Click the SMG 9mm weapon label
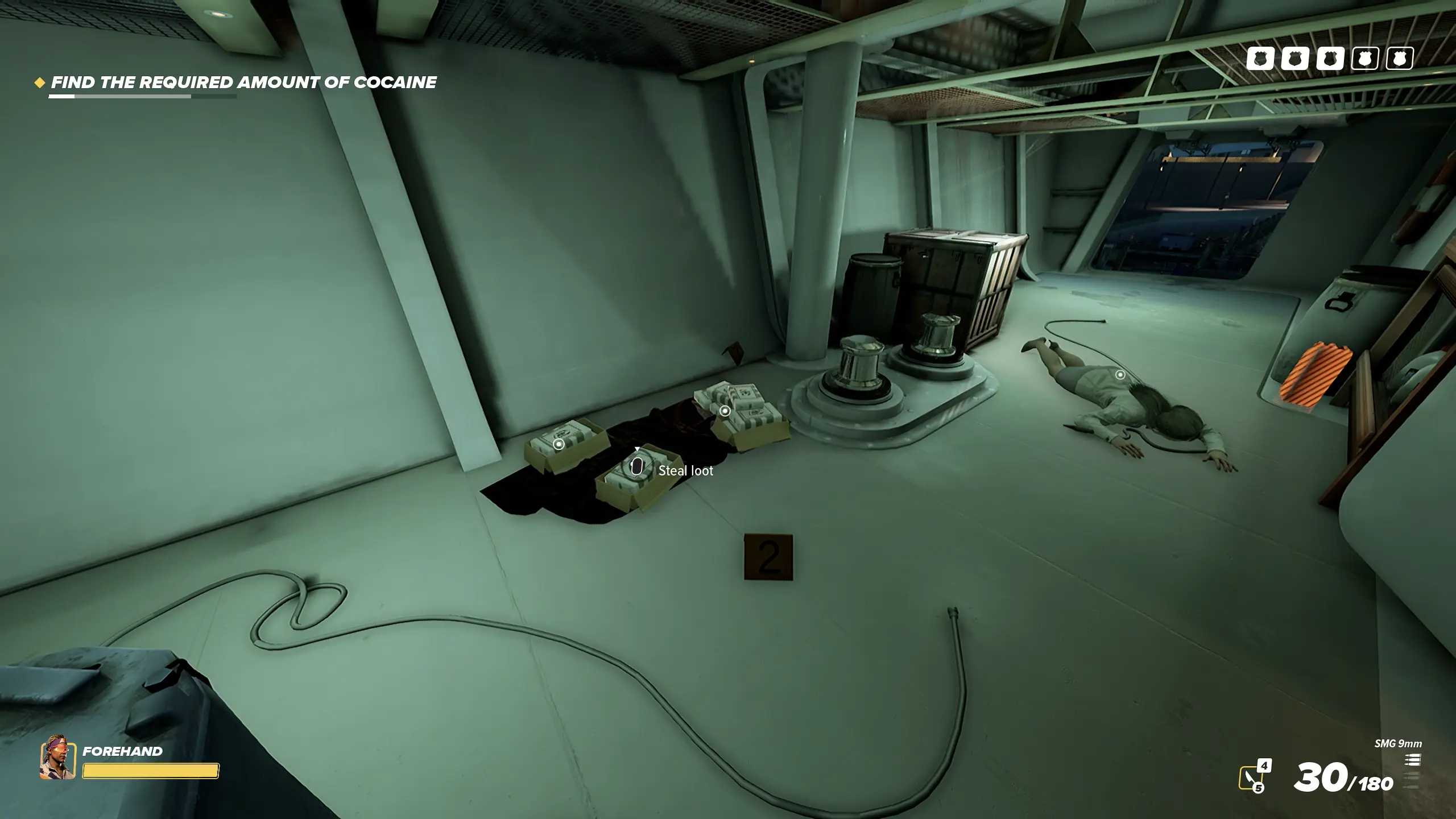This screenshot has height=819, width=1456. pyautogui.click(x=1398, y=744)
